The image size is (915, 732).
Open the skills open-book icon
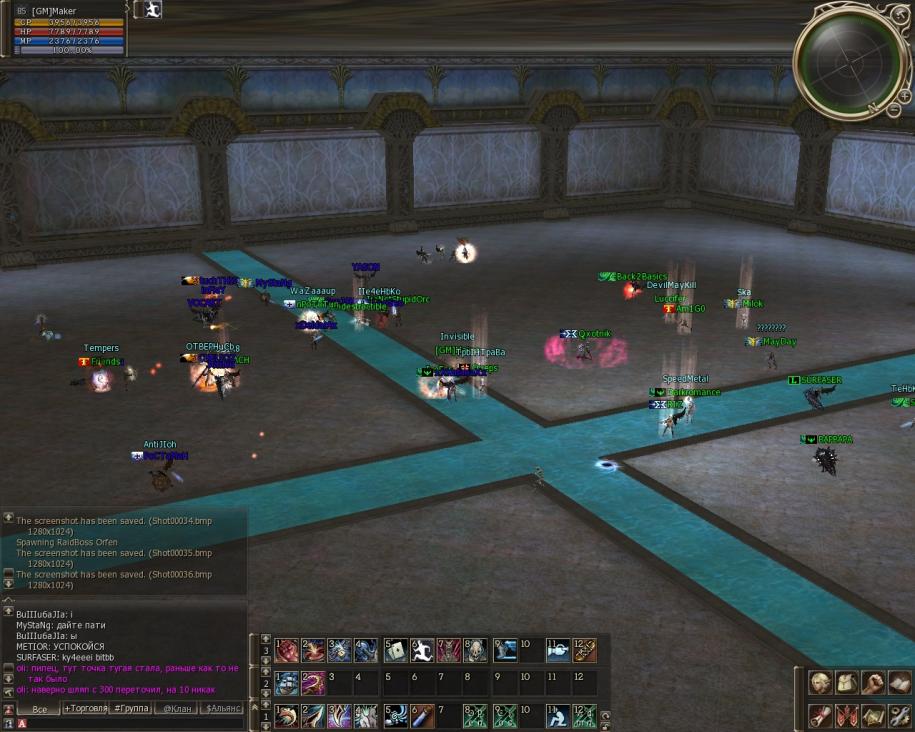898,683
